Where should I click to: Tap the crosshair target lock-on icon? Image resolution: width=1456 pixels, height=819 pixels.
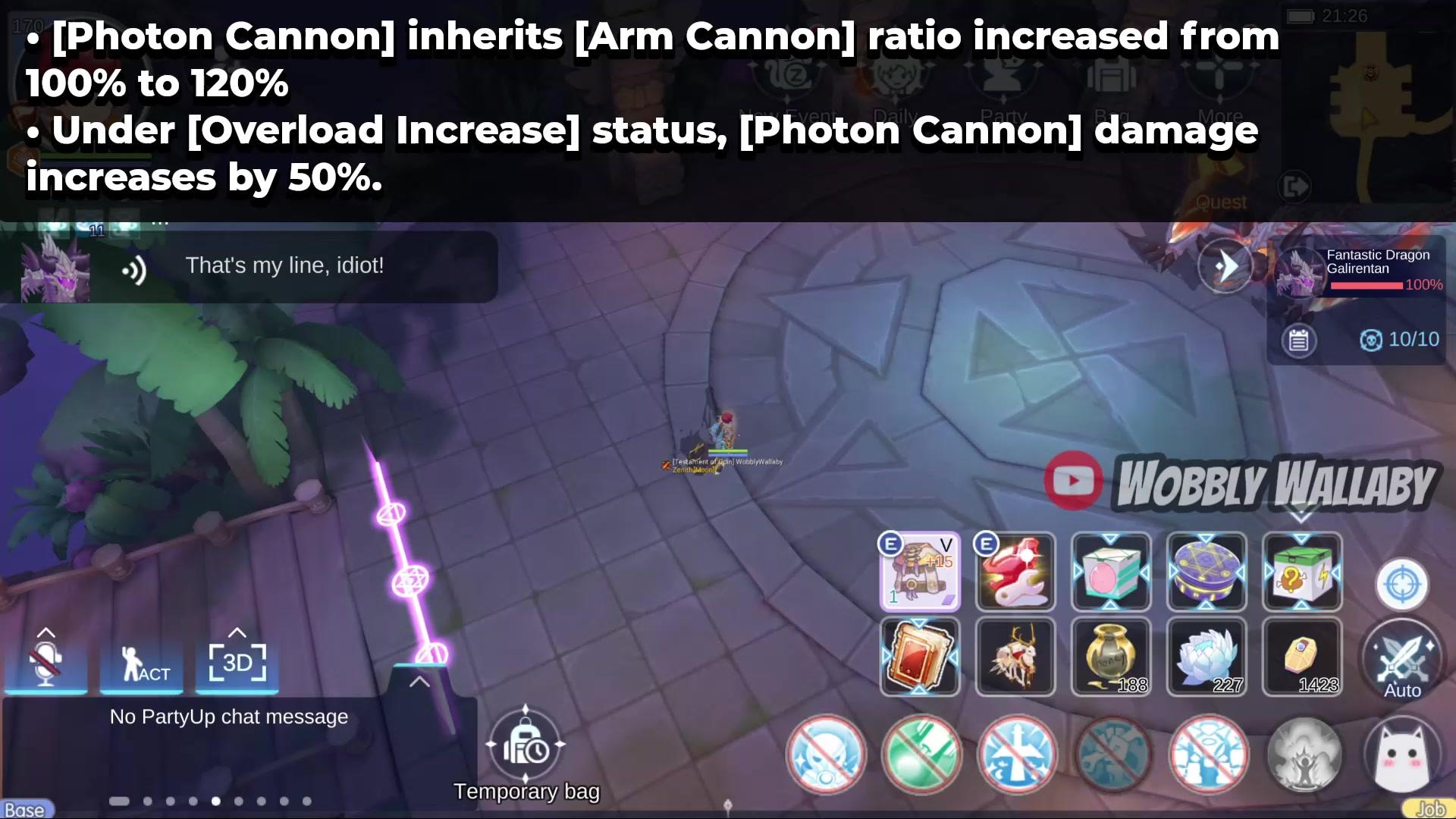[x=1401, y=585]
